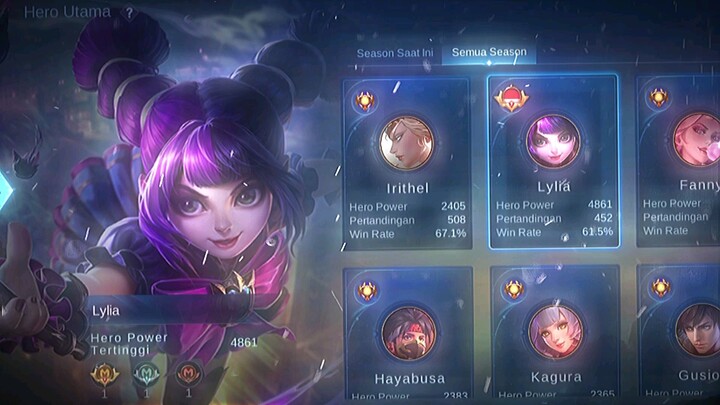Pick the Kagura hero card
This screenshot has width=720, height=405.
click(553, 335)
